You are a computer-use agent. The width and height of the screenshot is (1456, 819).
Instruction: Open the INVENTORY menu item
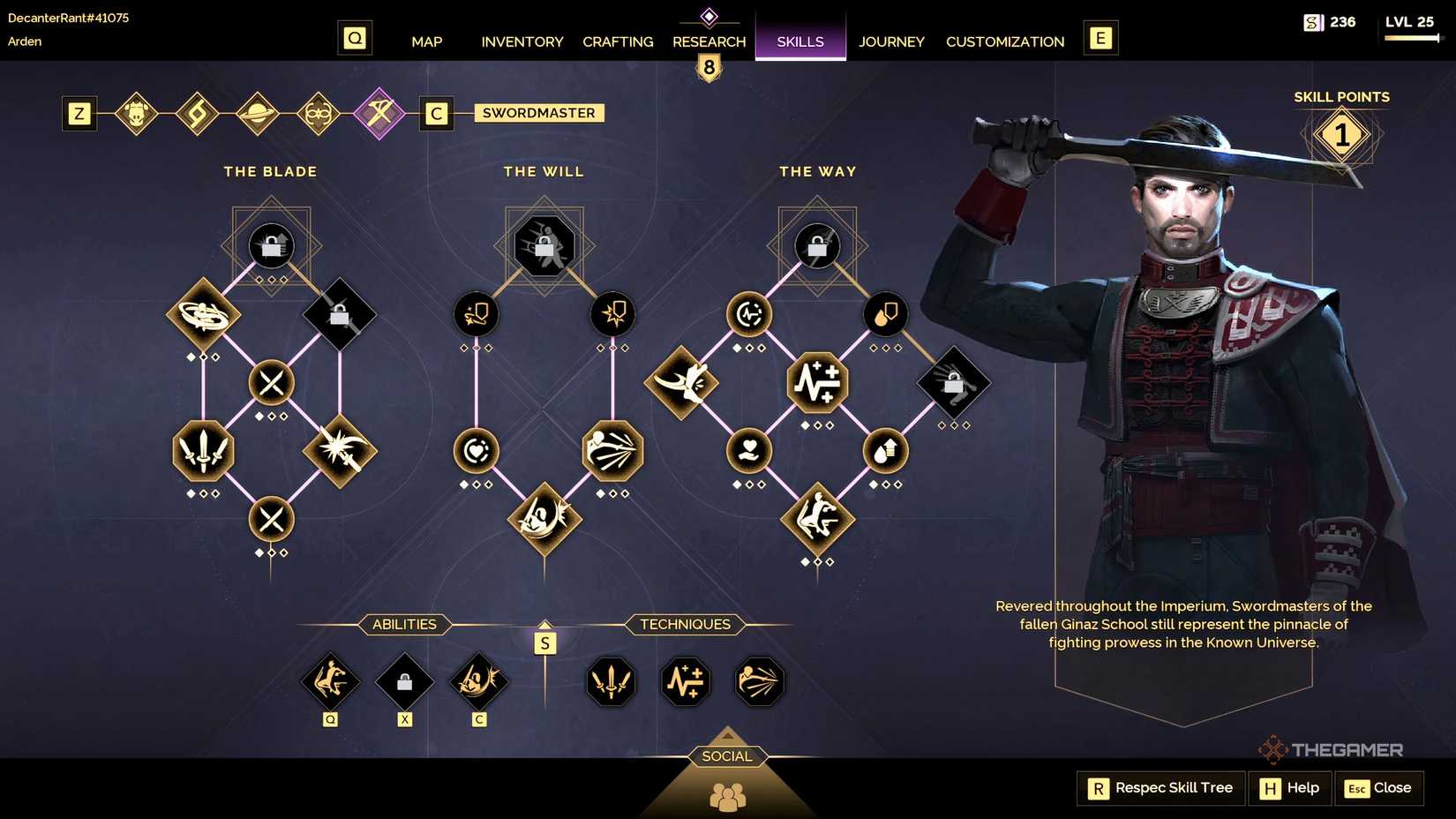(x=522, y=41)
